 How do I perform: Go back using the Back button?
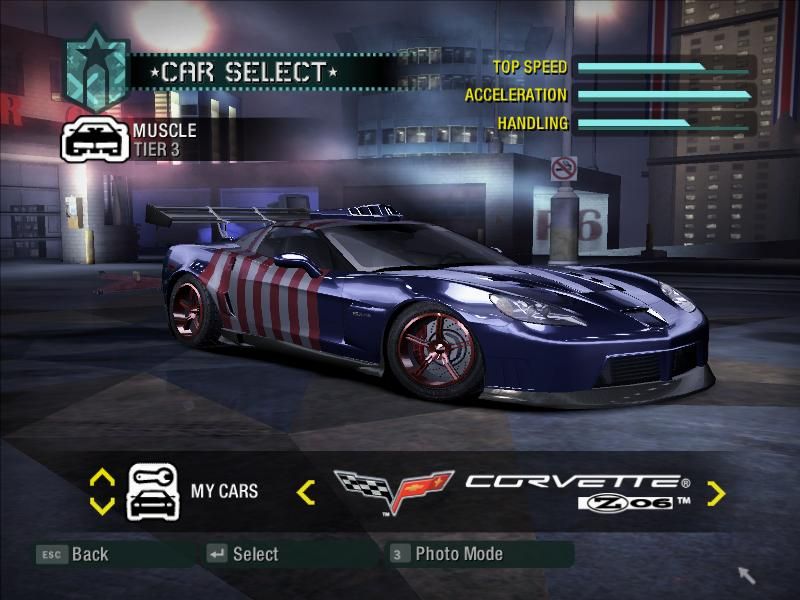click(x=73, y=554)
